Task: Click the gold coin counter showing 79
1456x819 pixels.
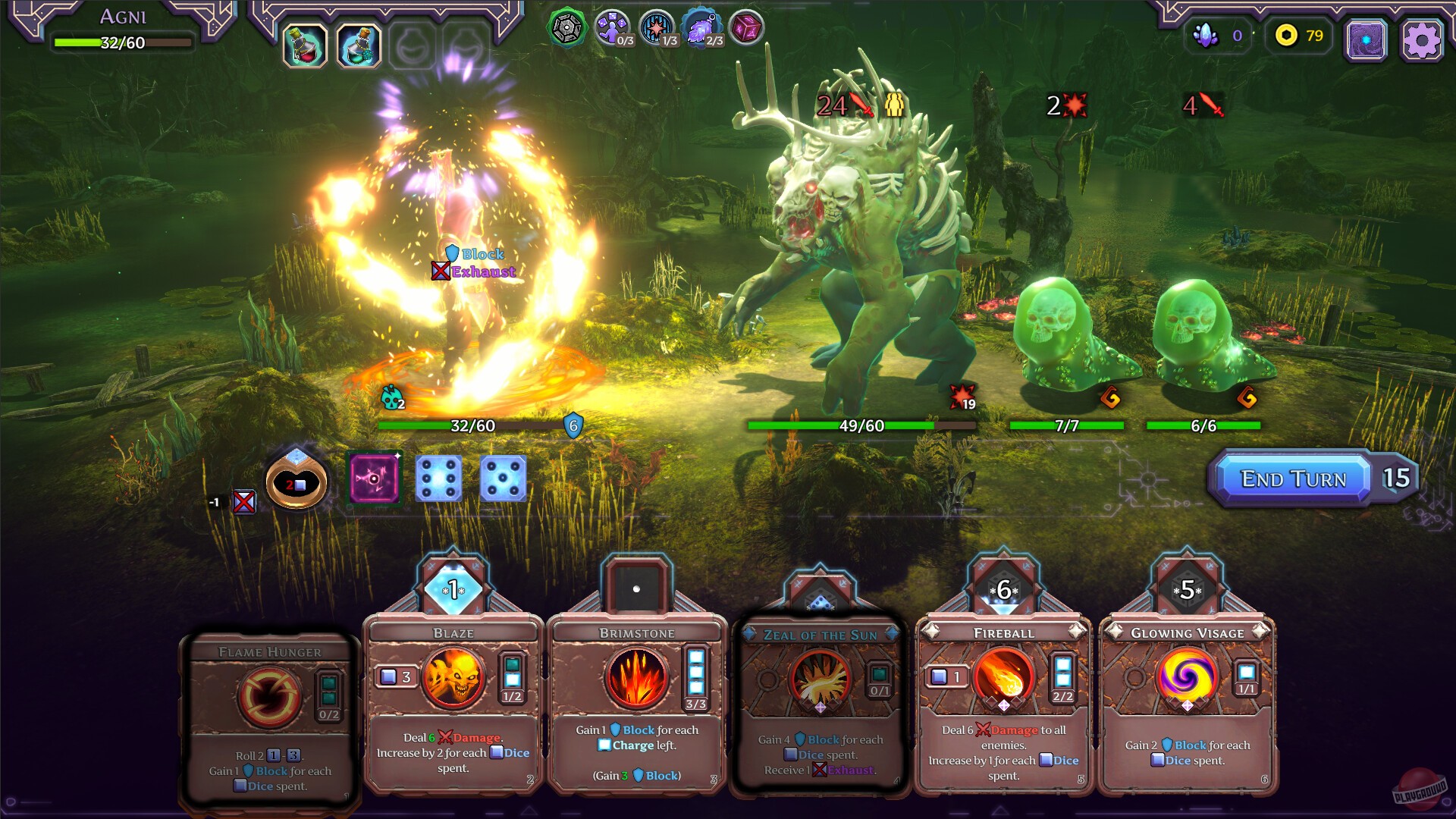Action: pyautogui.click(x=1298, y=35)
